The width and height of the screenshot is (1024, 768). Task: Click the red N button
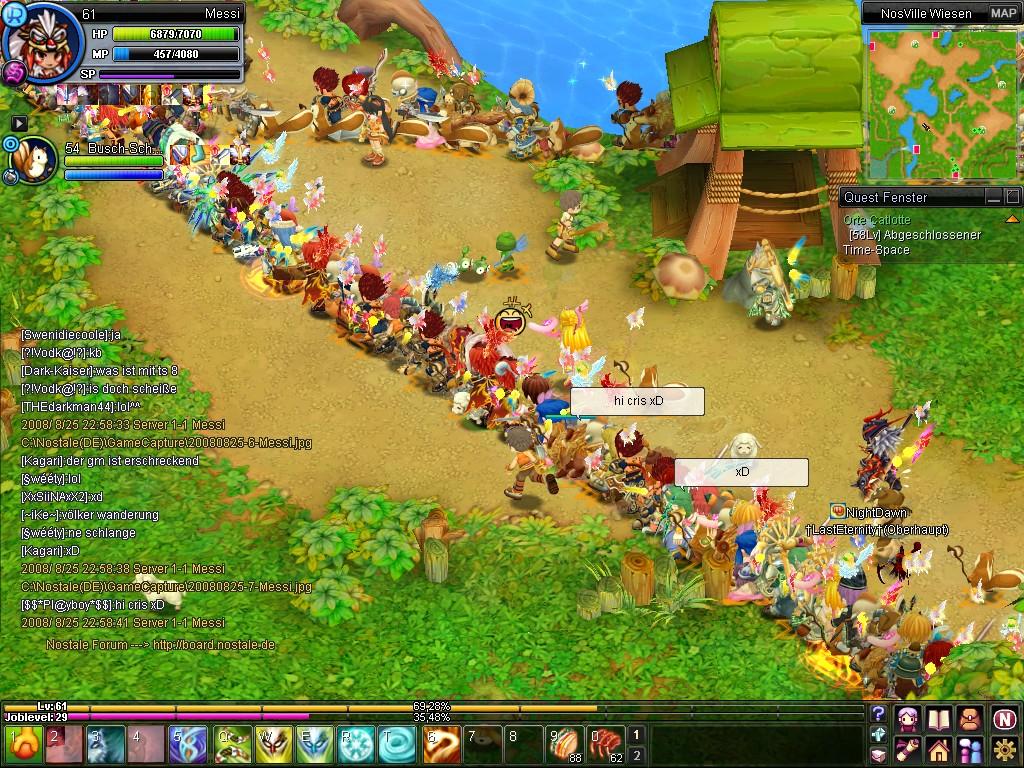(1006, 718)
